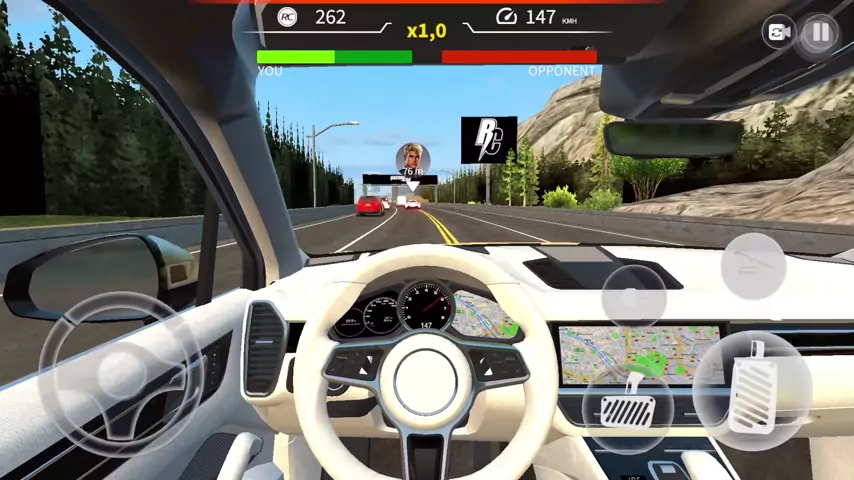Switch the camera view
Image resolution: width=854 pixels, height=480 pixels.
coord(777,33)
